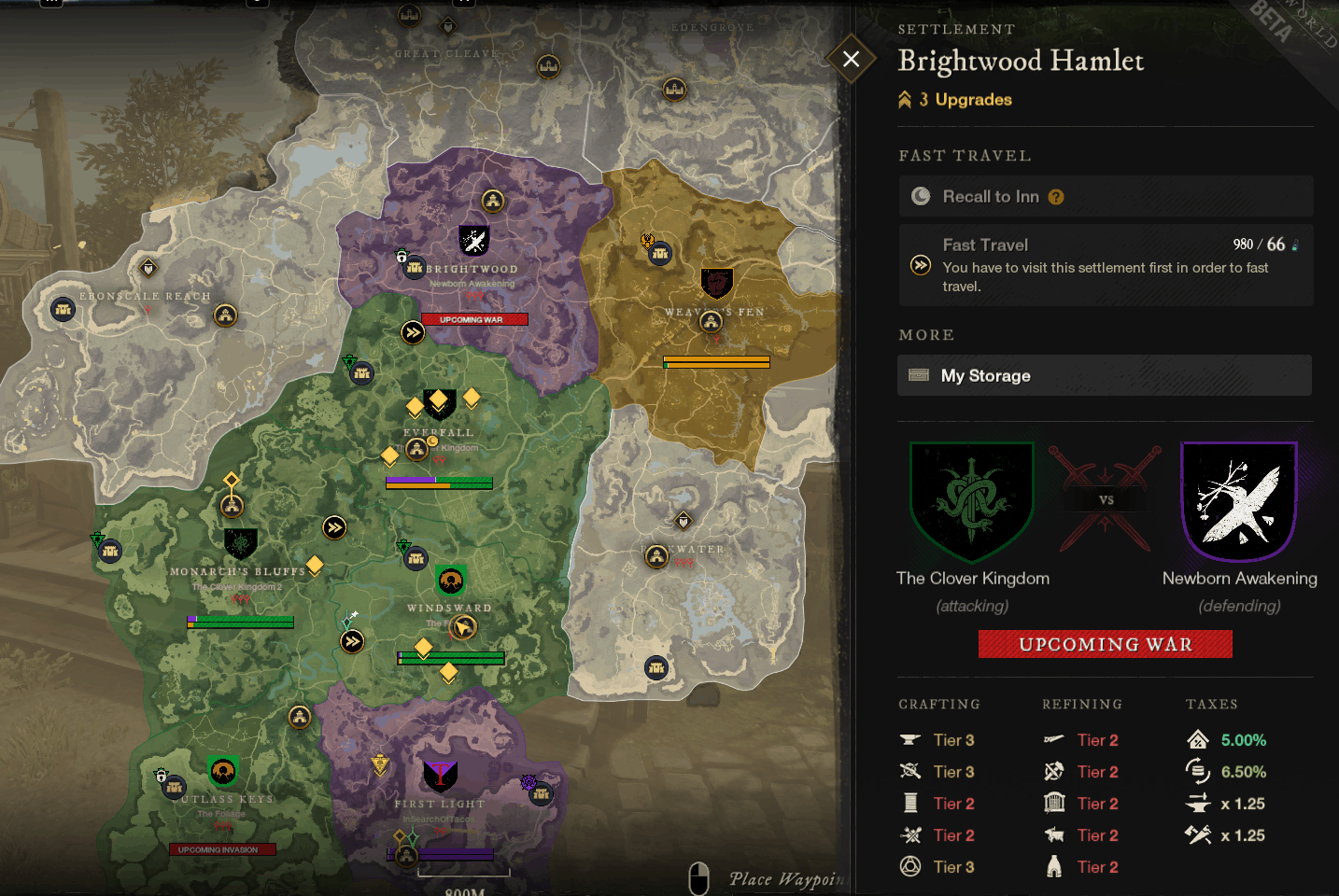Click the Recall to Inn button
The width and height of the screenshot is (1339, 896).
(1106, 196)
